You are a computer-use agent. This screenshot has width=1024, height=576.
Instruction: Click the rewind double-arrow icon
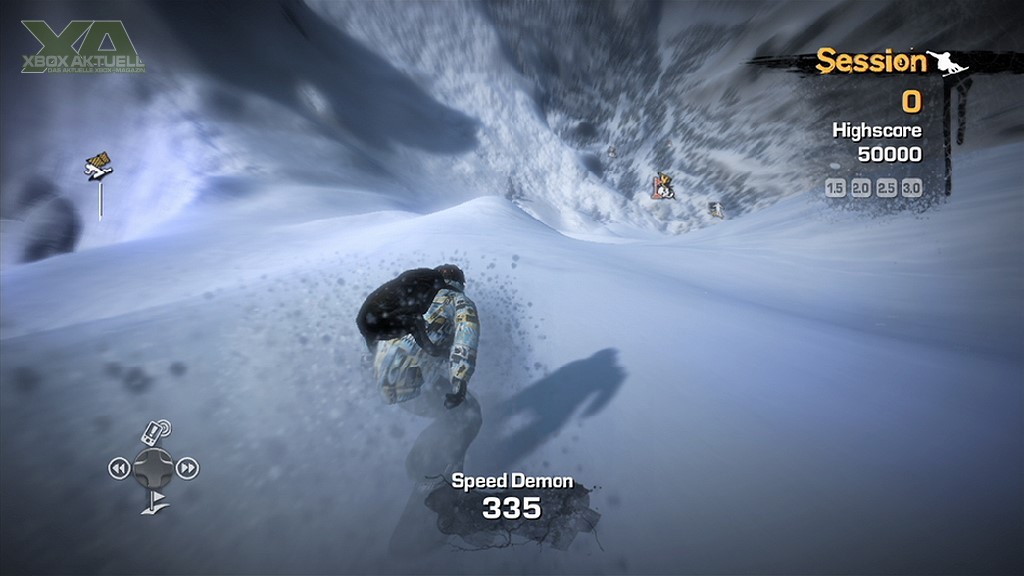[119, 467]
